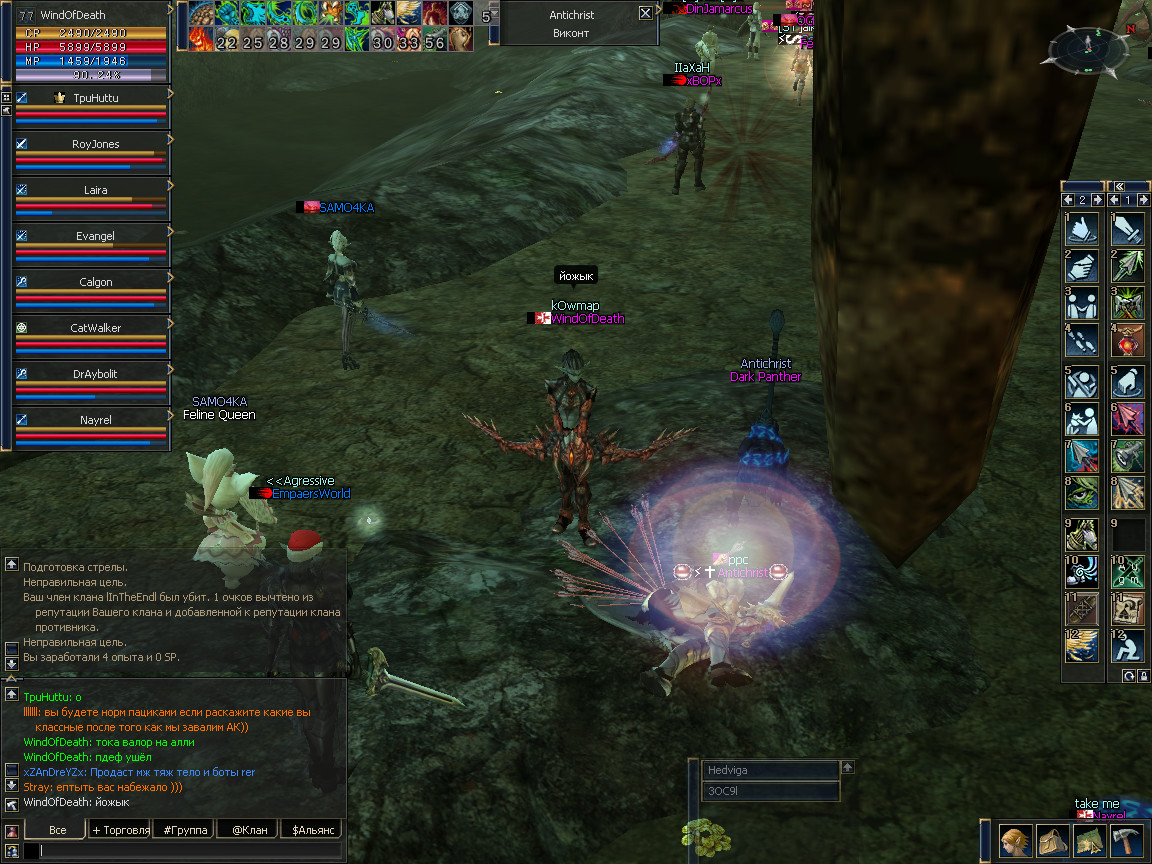
Task: Select party member Nayrel's frame
Action: (x=96, y=420)
